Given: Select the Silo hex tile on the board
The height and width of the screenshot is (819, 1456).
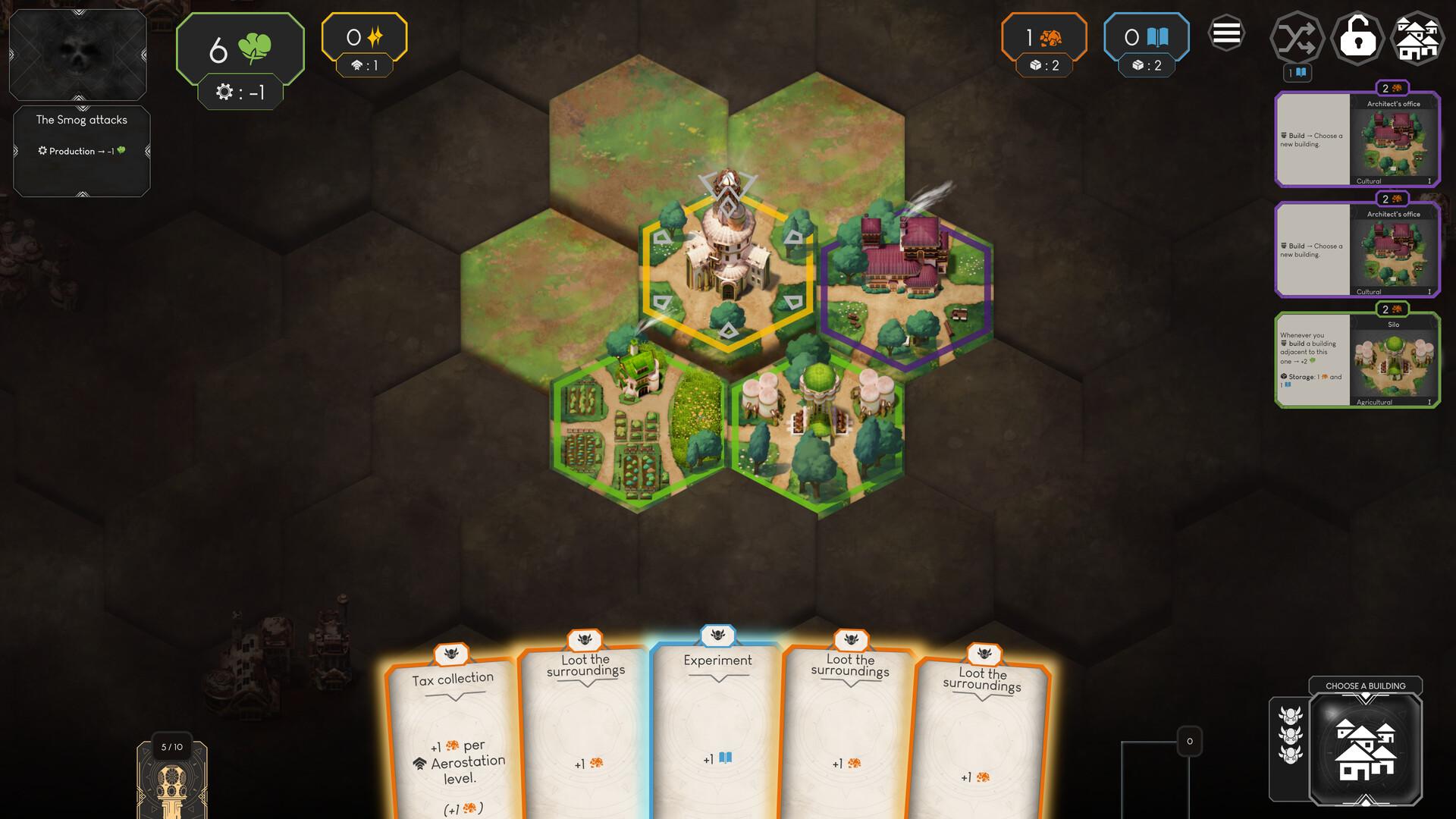Looking at the screenshot, I should (817, 432).
